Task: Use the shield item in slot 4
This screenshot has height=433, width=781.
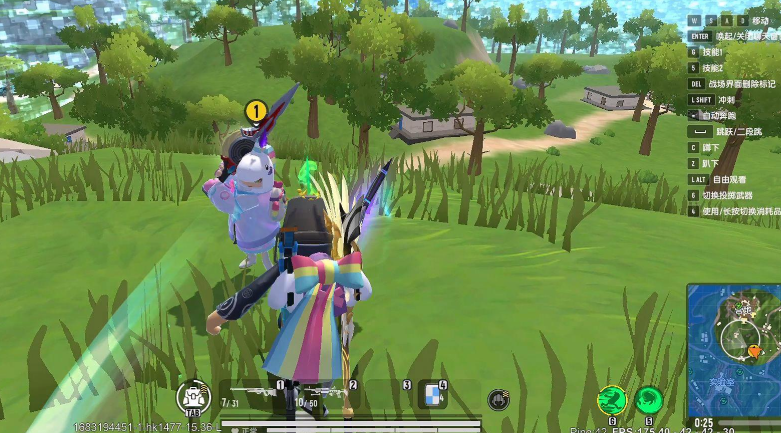Action: point(432,394)
